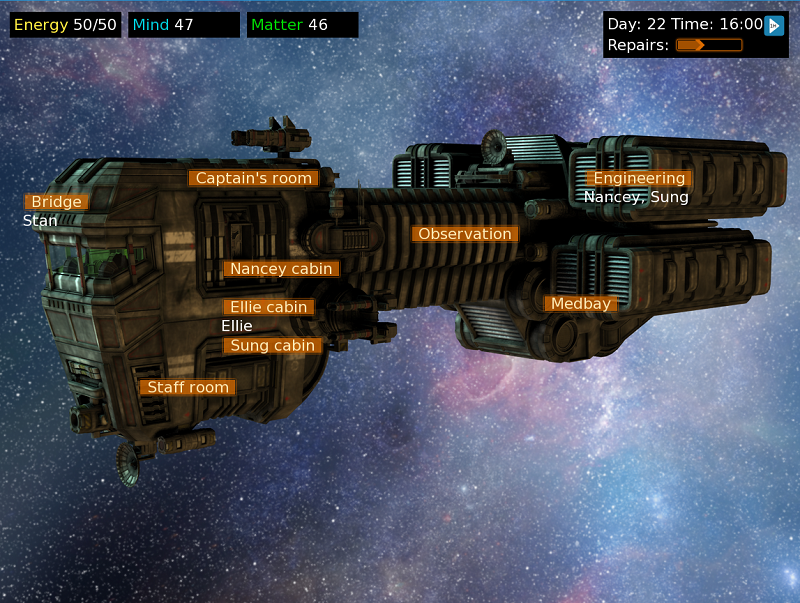Open the Captain's room
The image size is (800, 603).
point(253,178)
